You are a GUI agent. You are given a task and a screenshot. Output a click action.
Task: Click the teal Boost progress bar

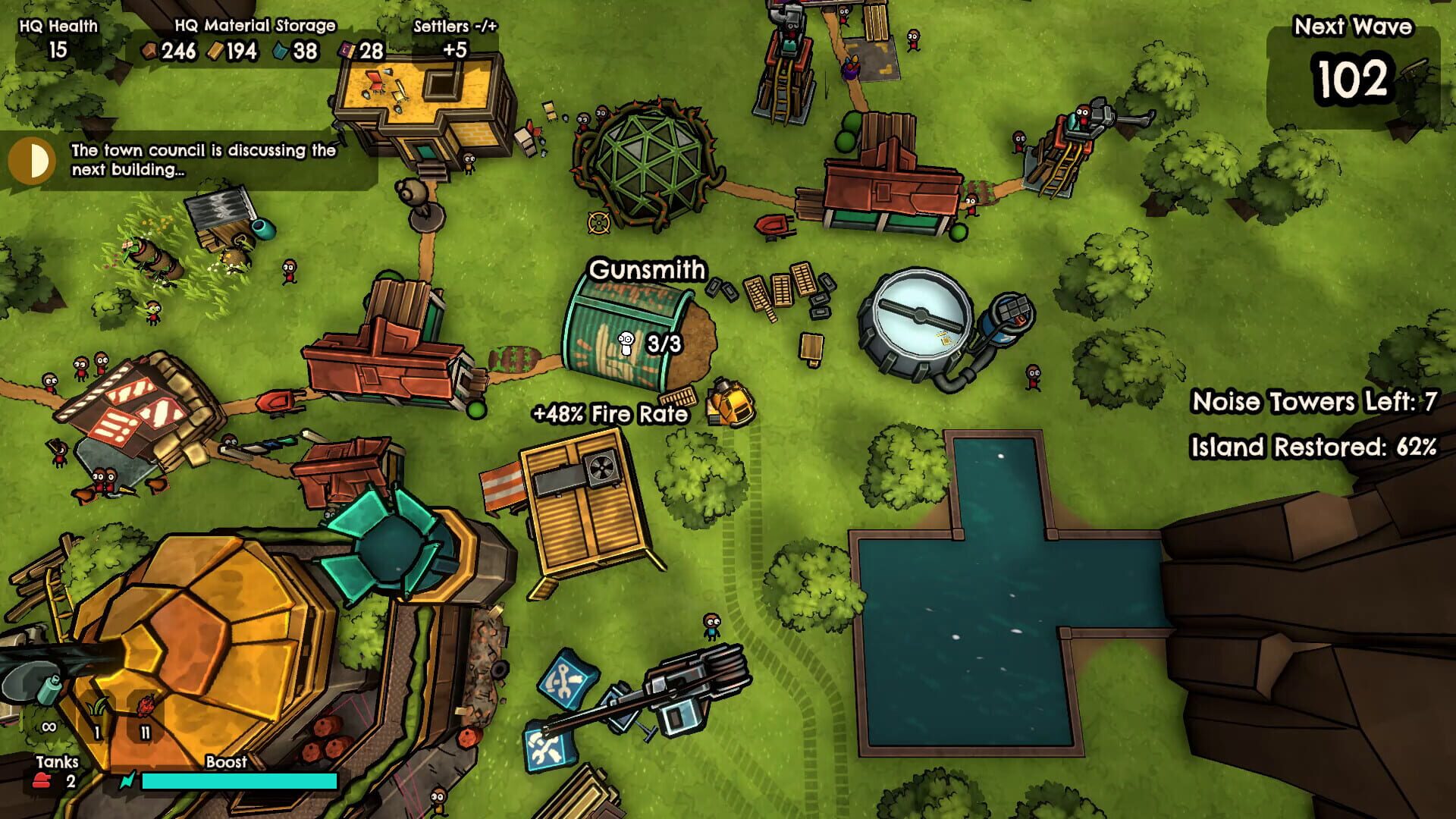pyautogui.click(x=227, y=780)
